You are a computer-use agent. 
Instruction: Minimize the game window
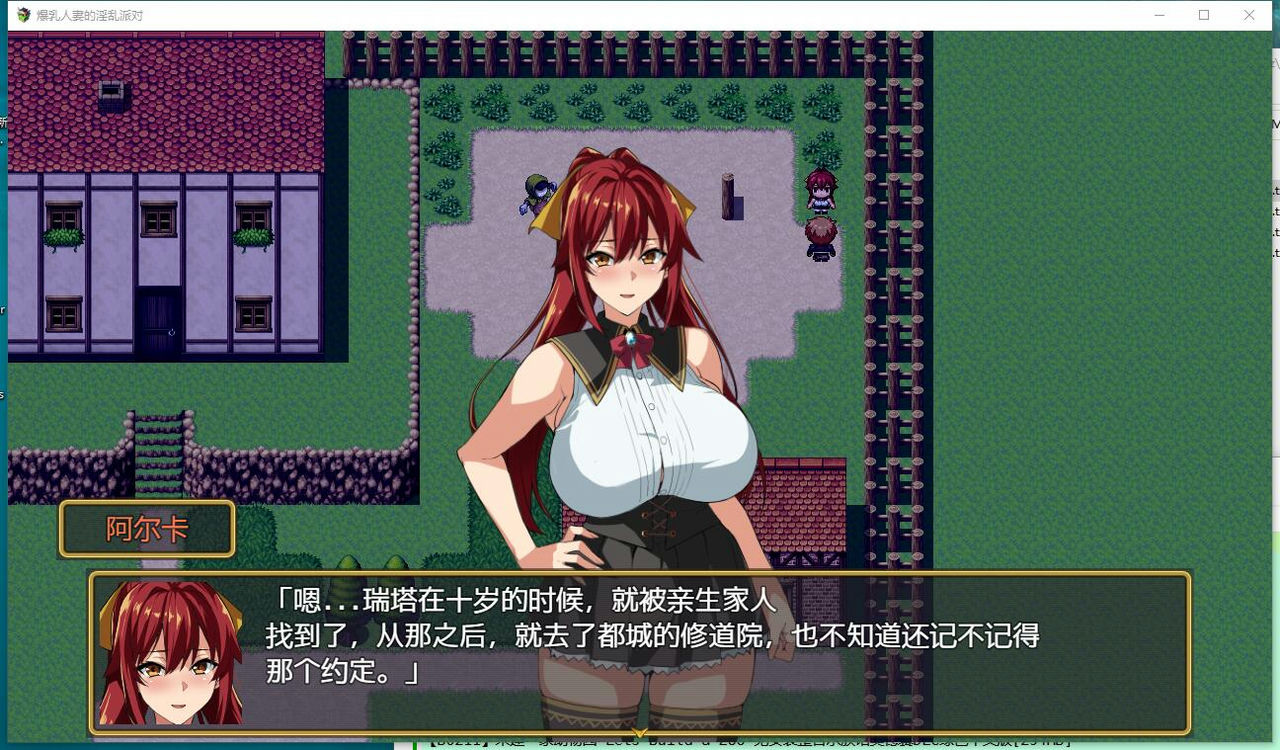(x=1160, y=15)
